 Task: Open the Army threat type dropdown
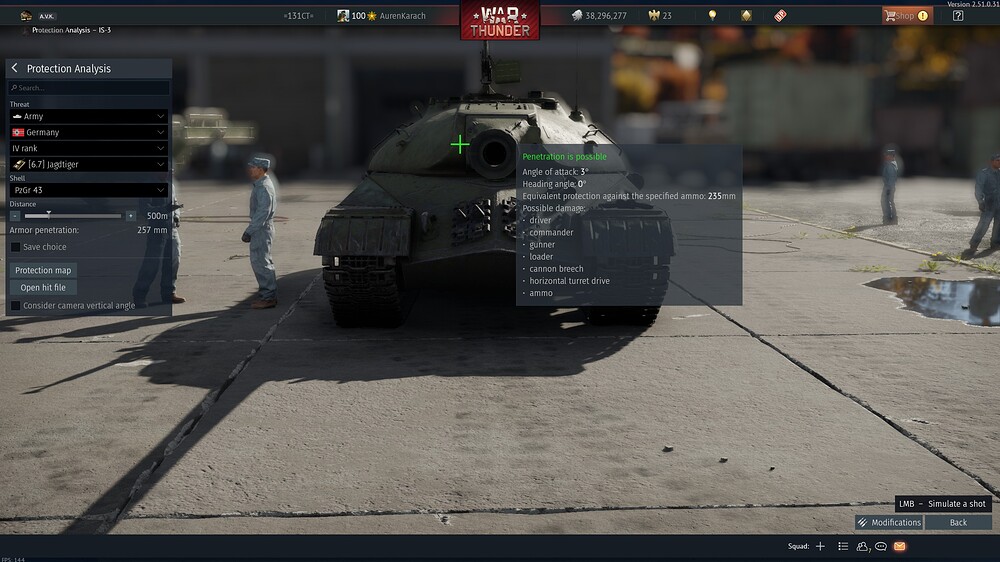[88, 116]
